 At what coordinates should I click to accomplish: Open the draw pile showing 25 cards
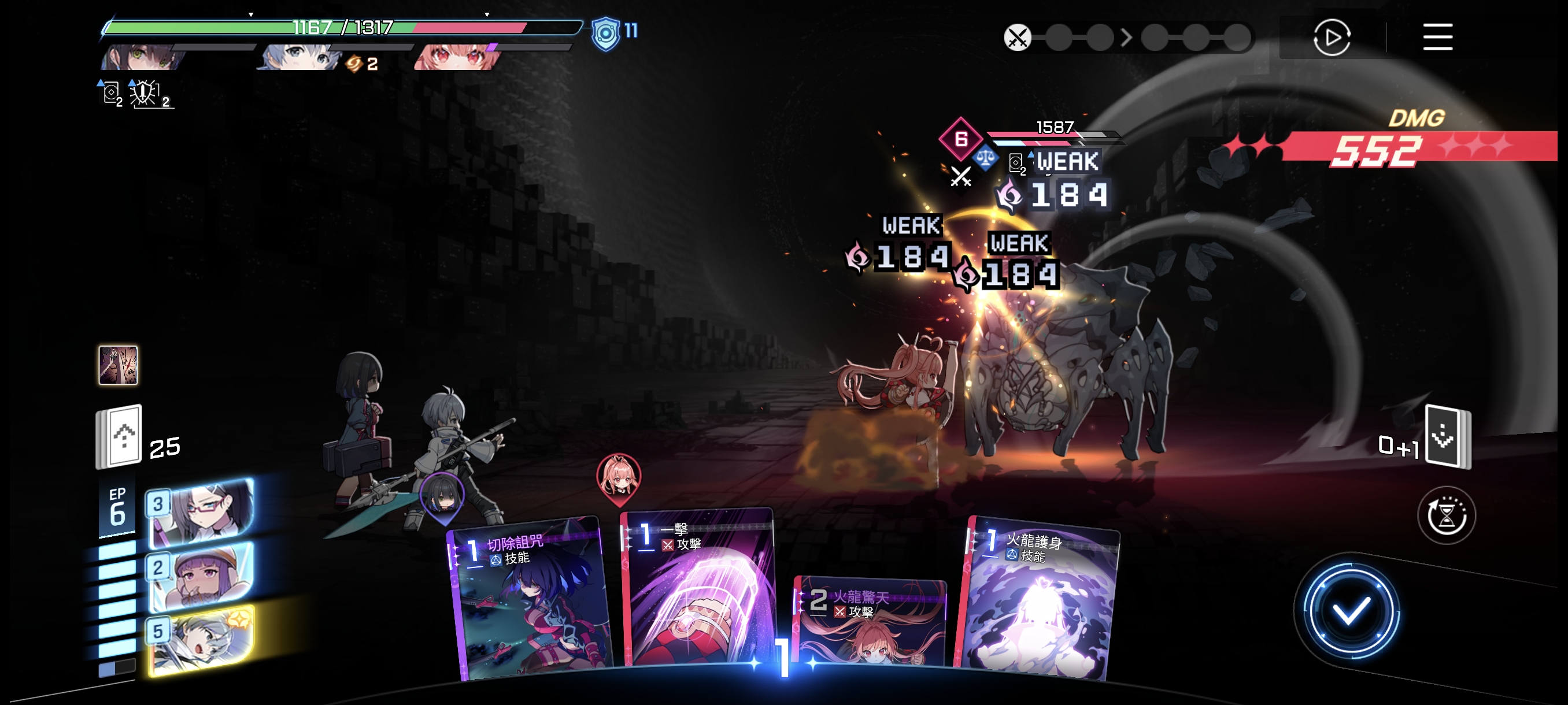(119, 437)
